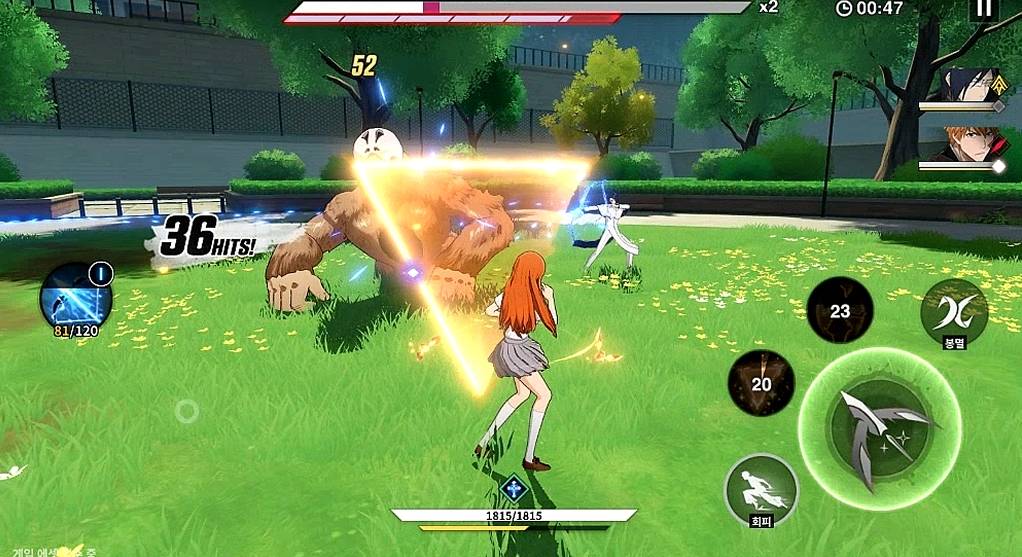
Task: Activate the 봉멸 skill
Action: (x=954, y=312)
